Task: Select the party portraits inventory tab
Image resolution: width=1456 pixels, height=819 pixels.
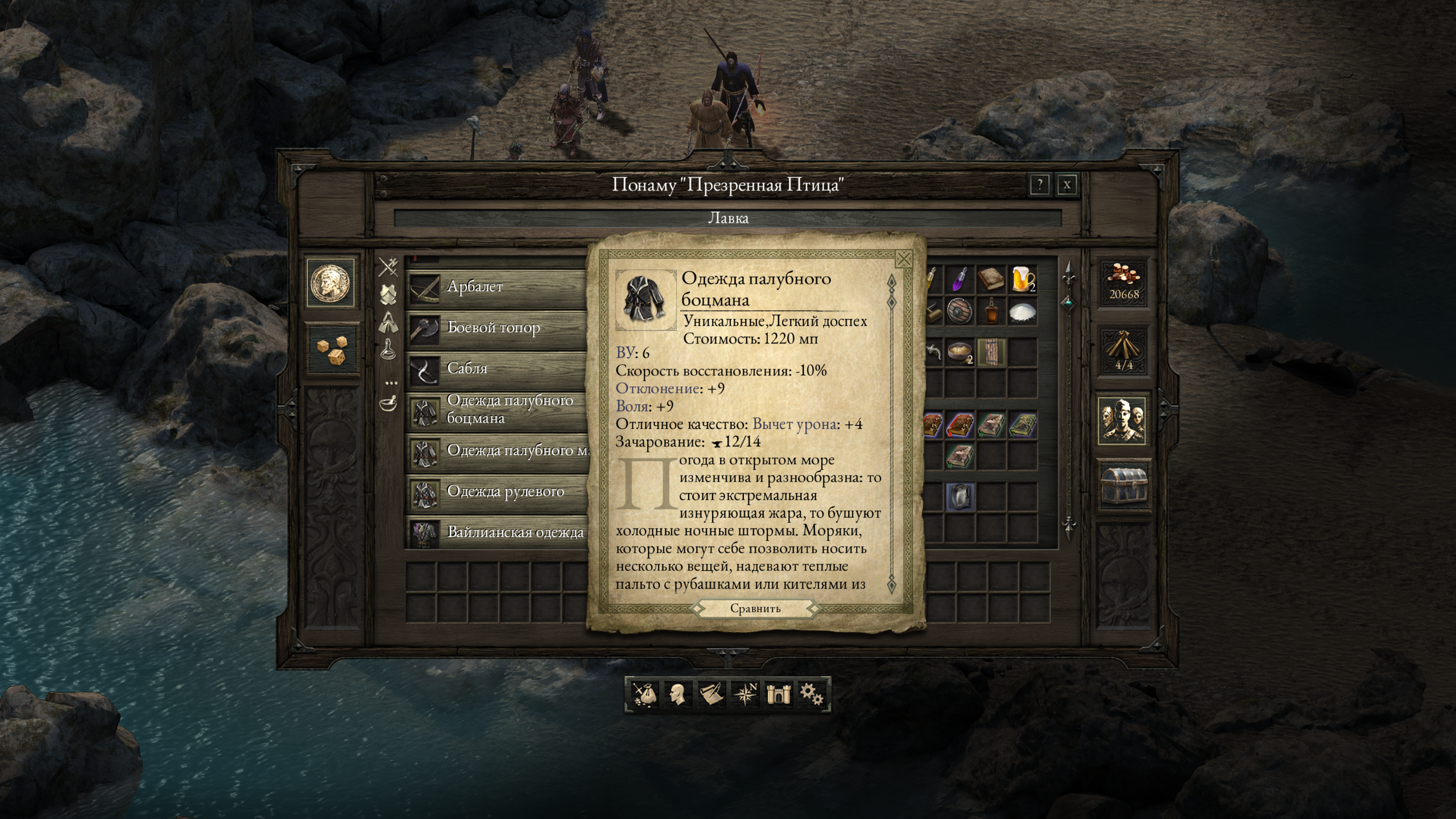Action: pyautogui.click(x=1122, y=420)
